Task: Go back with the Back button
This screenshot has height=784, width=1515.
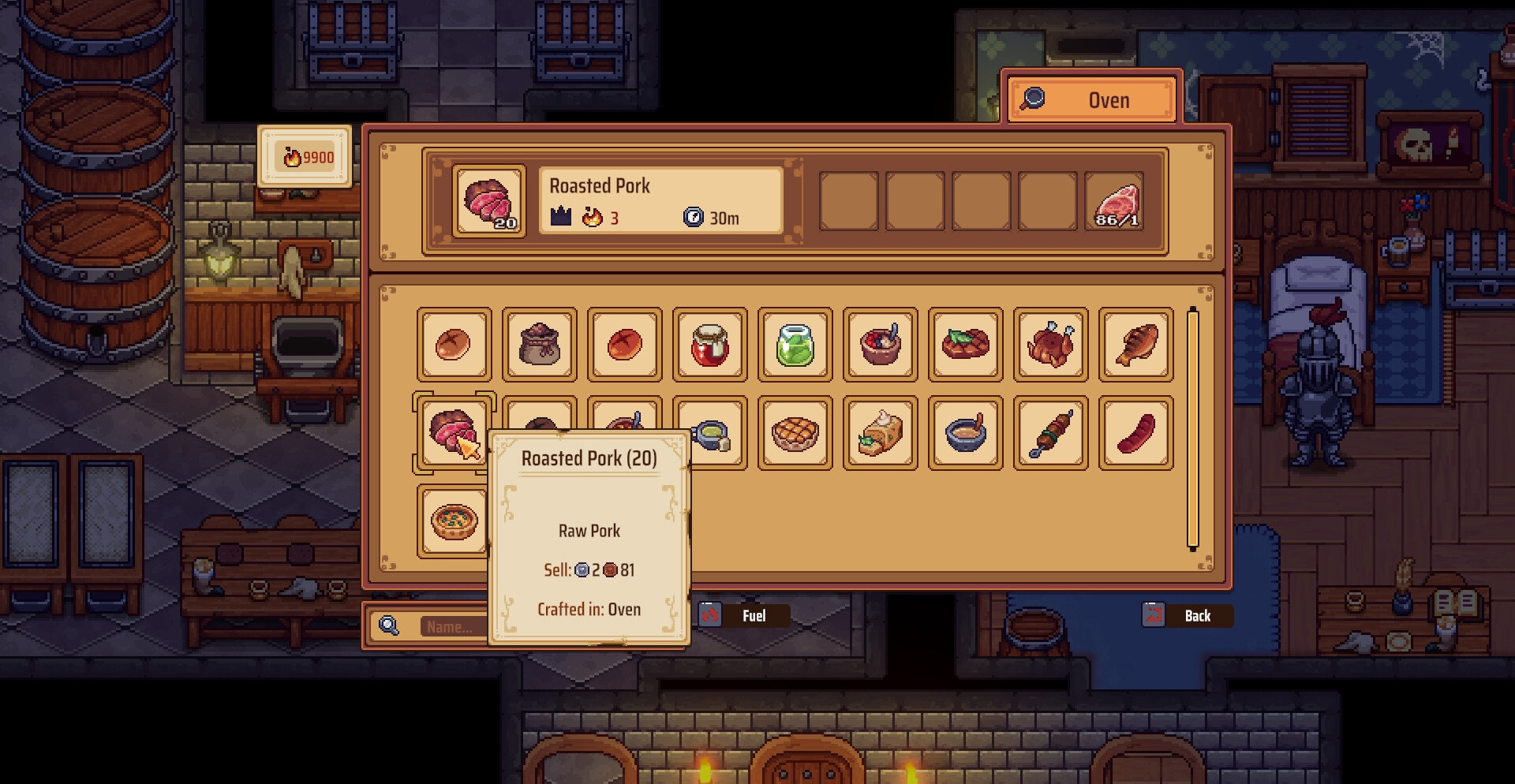Action: (1187, 615)
